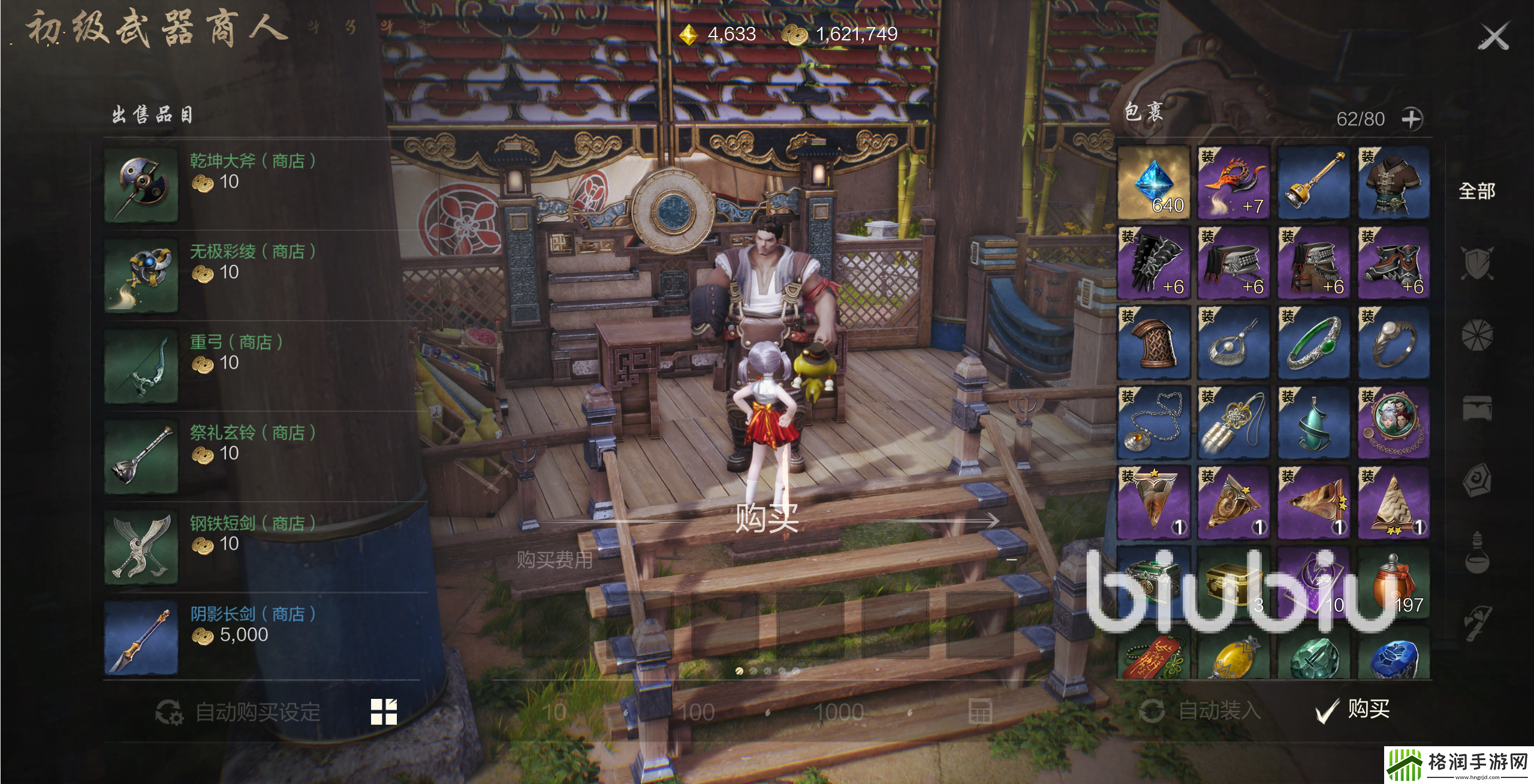Choose the green jade bracelet slot
Screen dimensions: 1534x784
(1313, 342)
